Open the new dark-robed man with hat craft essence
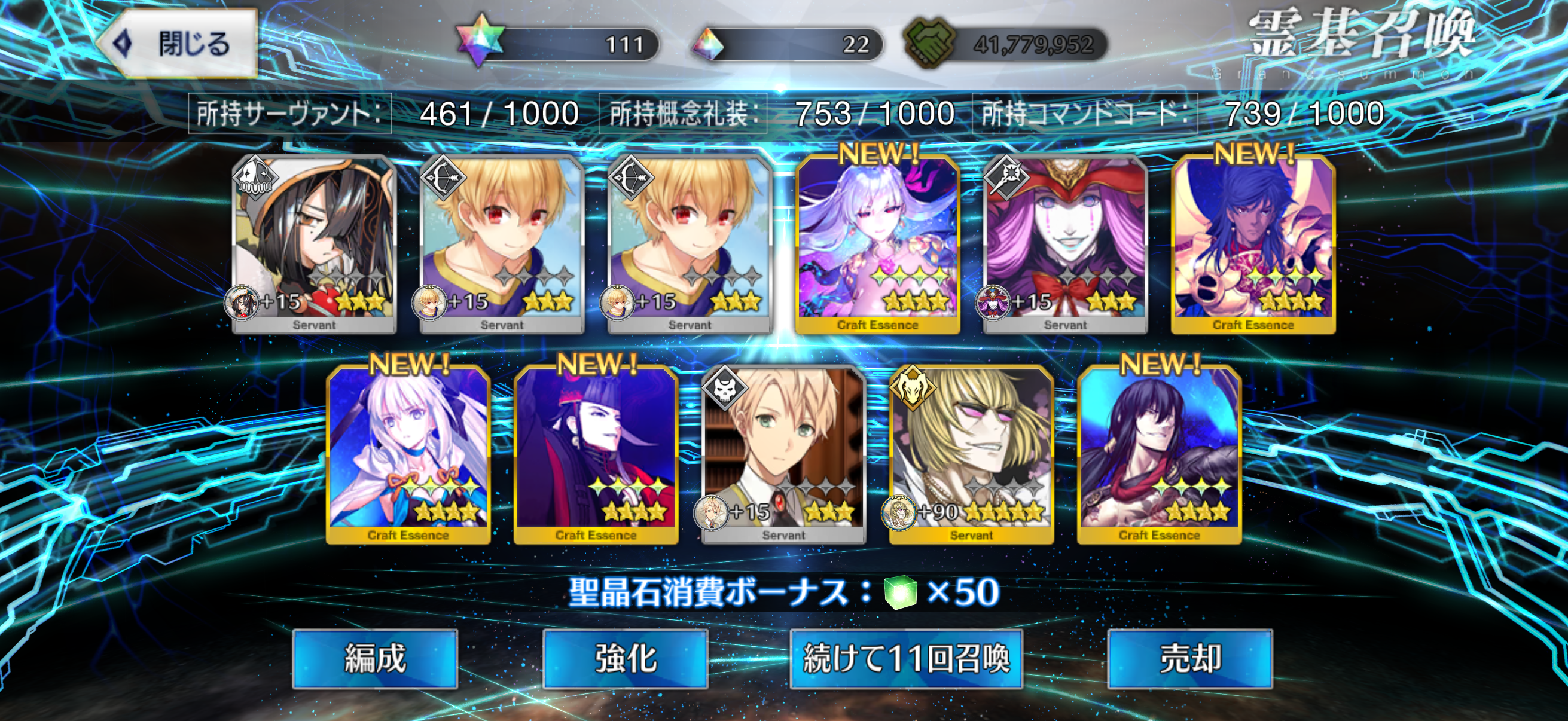 coord(596,453)
